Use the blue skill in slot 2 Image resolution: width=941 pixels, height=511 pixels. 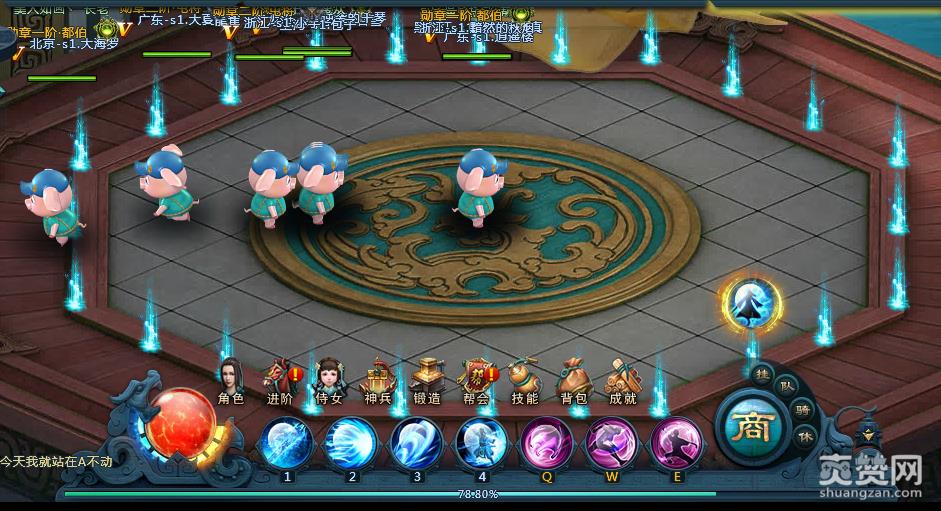click(352, 443)
